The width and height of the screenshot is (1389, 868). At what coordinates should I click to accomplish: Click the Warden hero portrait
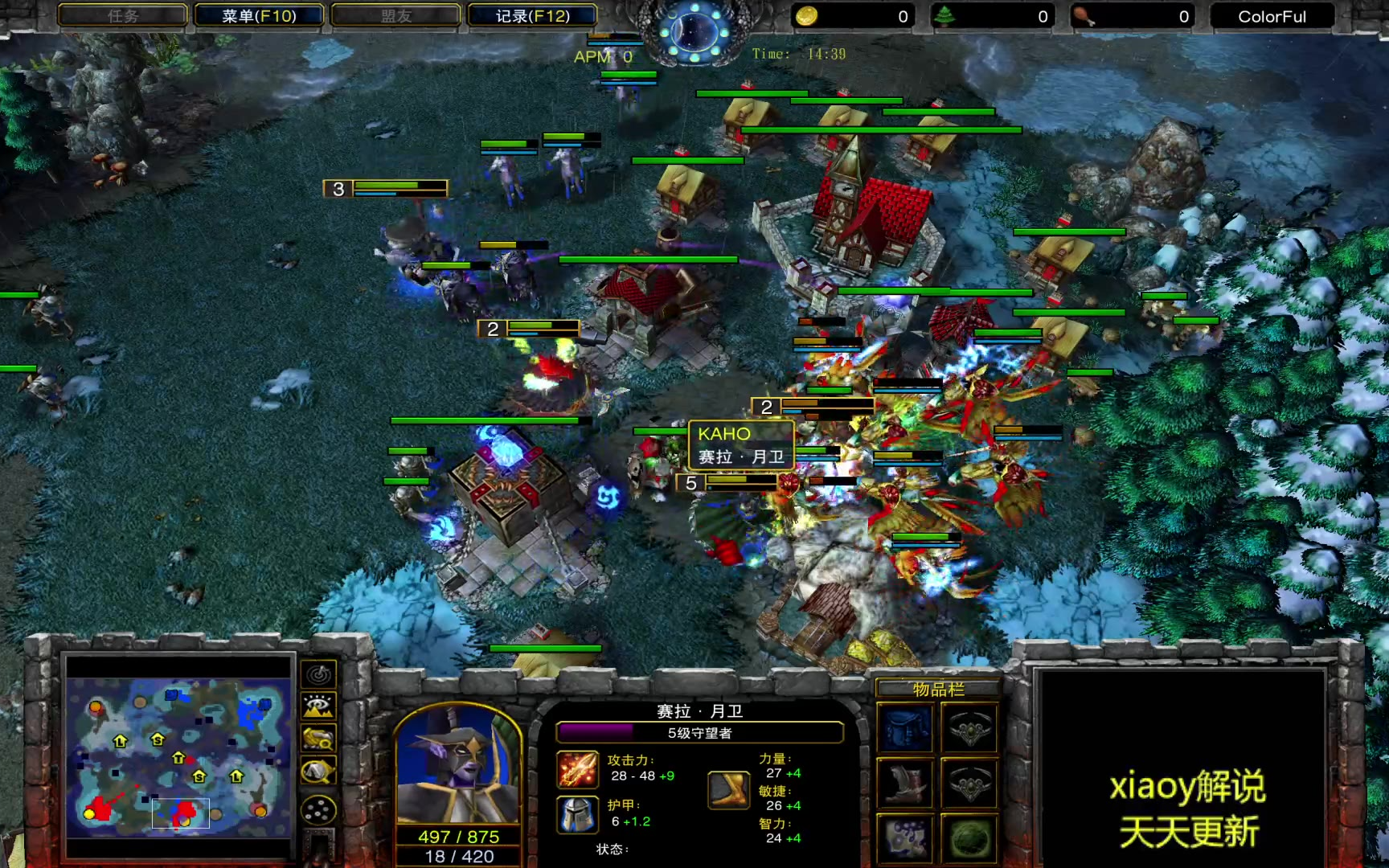click(x=458, y=764)
